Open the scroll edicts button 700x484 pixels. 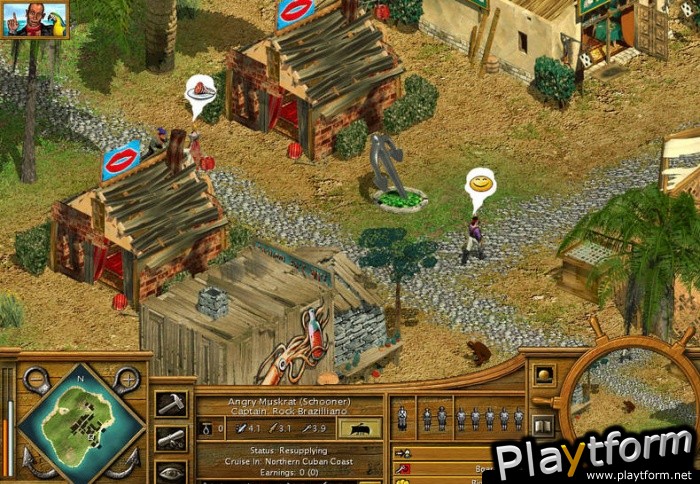pos(169,437)
